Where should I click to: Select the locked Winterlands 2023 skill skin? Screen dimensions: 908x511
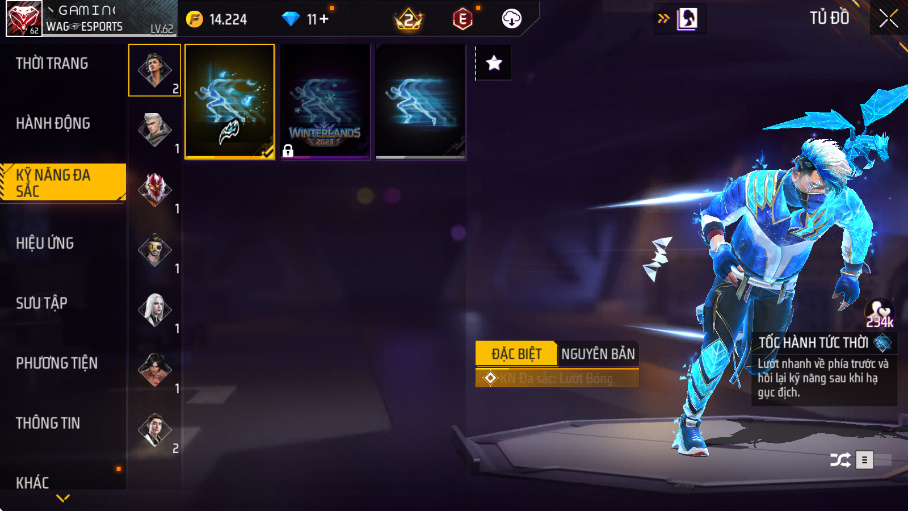tap(325, 102)
